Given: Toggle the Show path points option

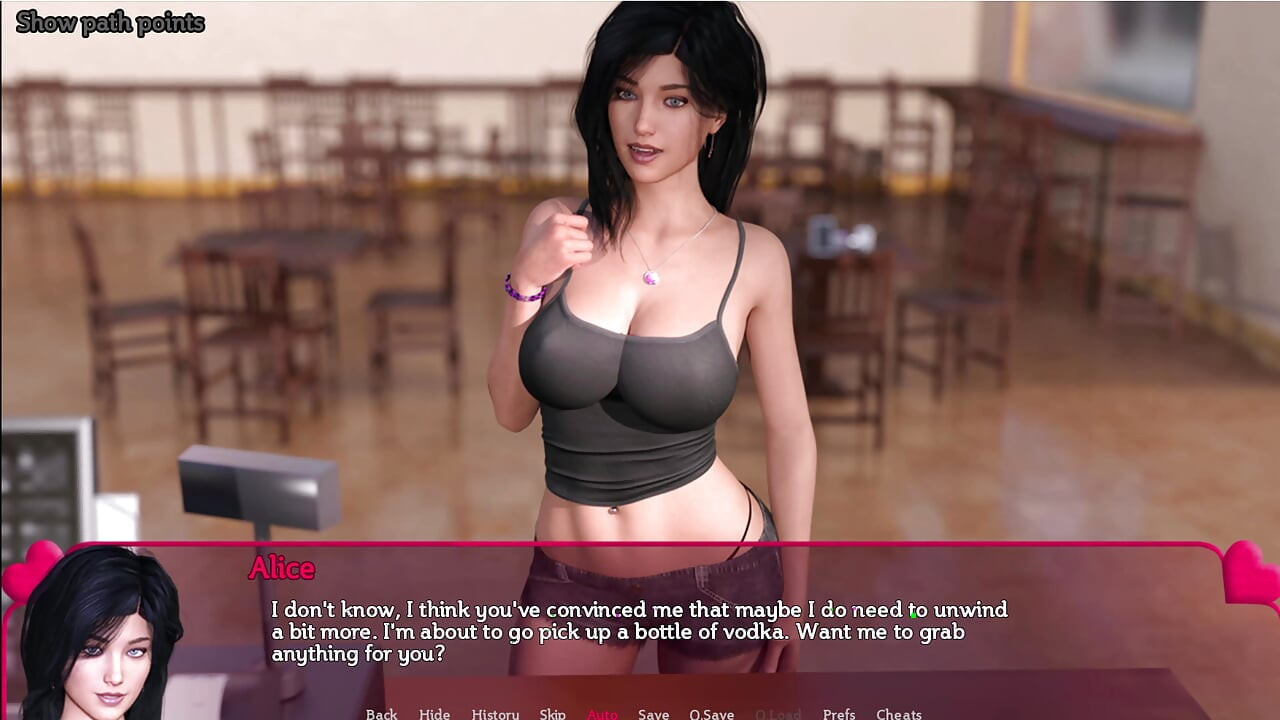Looking at the screenshot, I should point(110,23).
